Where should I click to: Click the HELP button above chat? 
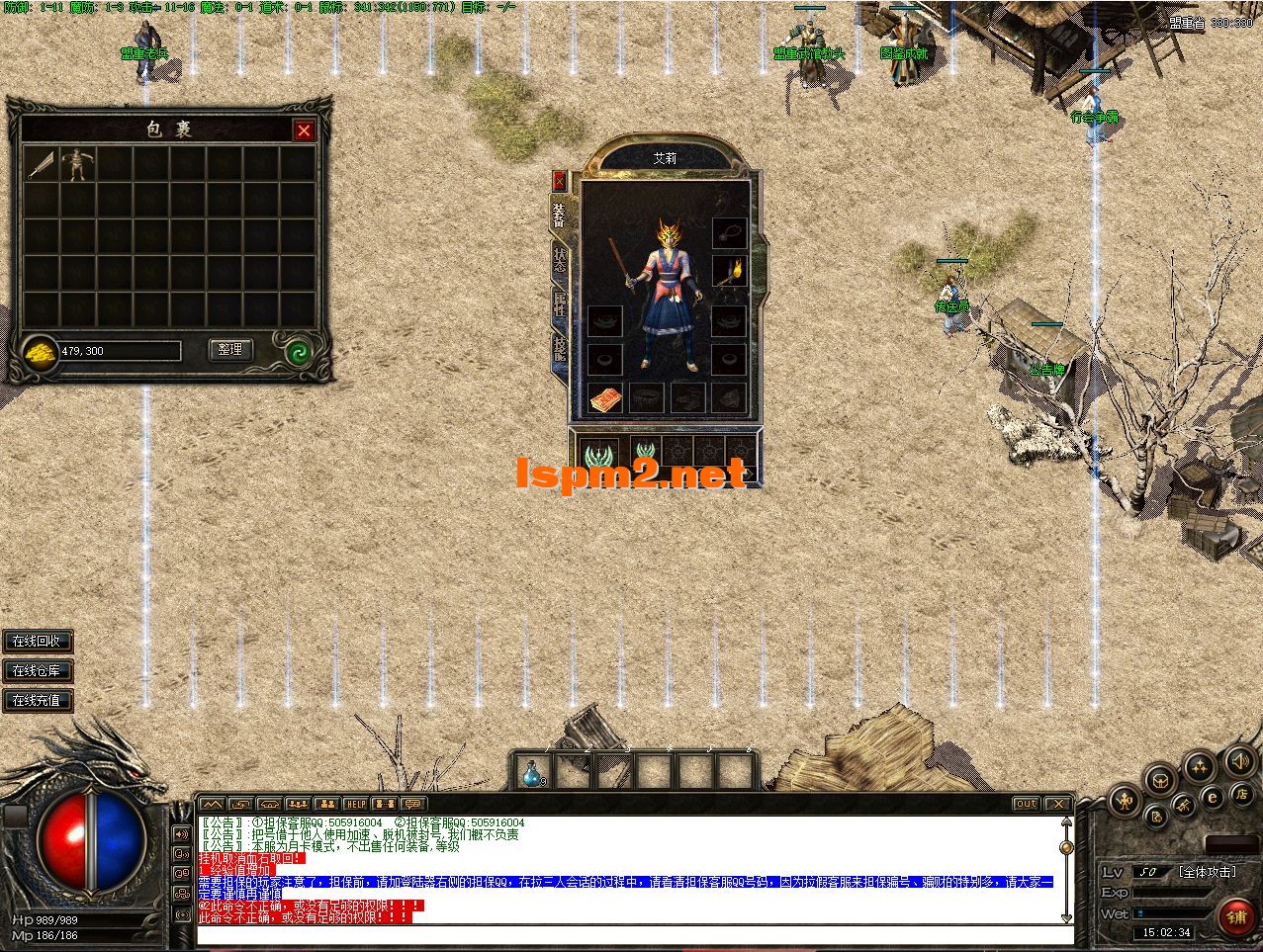pos(355,804)
